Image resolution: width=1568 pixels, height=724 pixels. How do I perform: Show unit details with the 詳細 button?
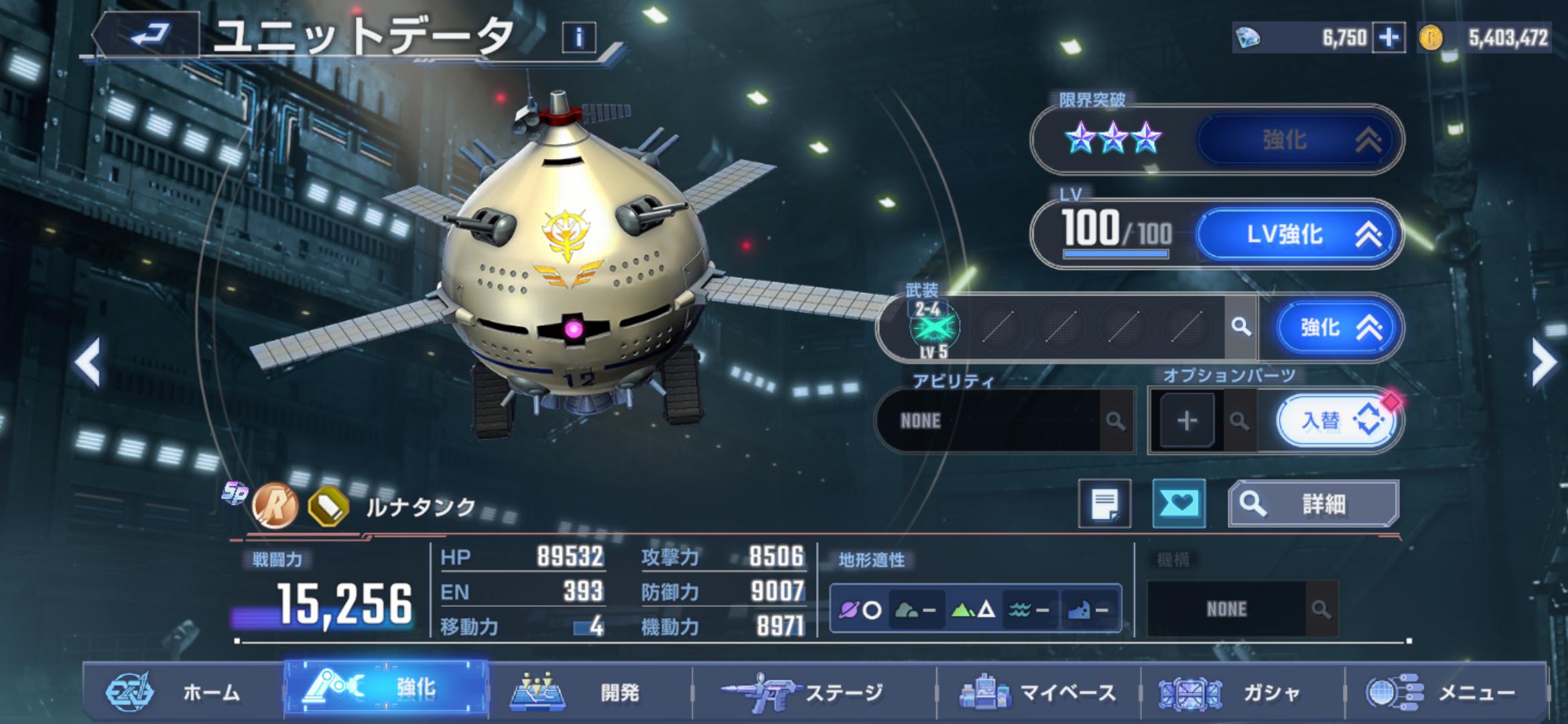click(1313, 503)
